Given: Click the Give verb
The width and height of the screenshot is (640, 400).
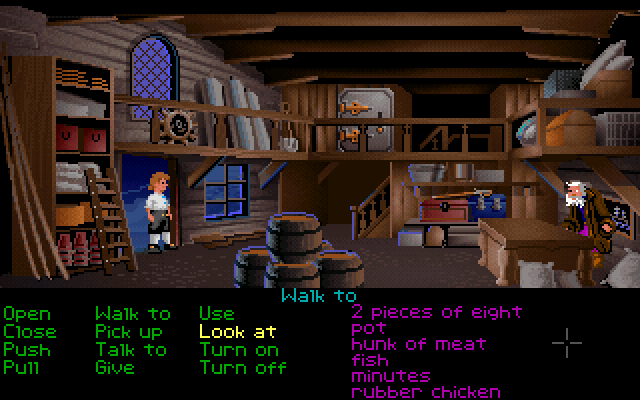Looking at the screenshot, I should coord(114,367).
